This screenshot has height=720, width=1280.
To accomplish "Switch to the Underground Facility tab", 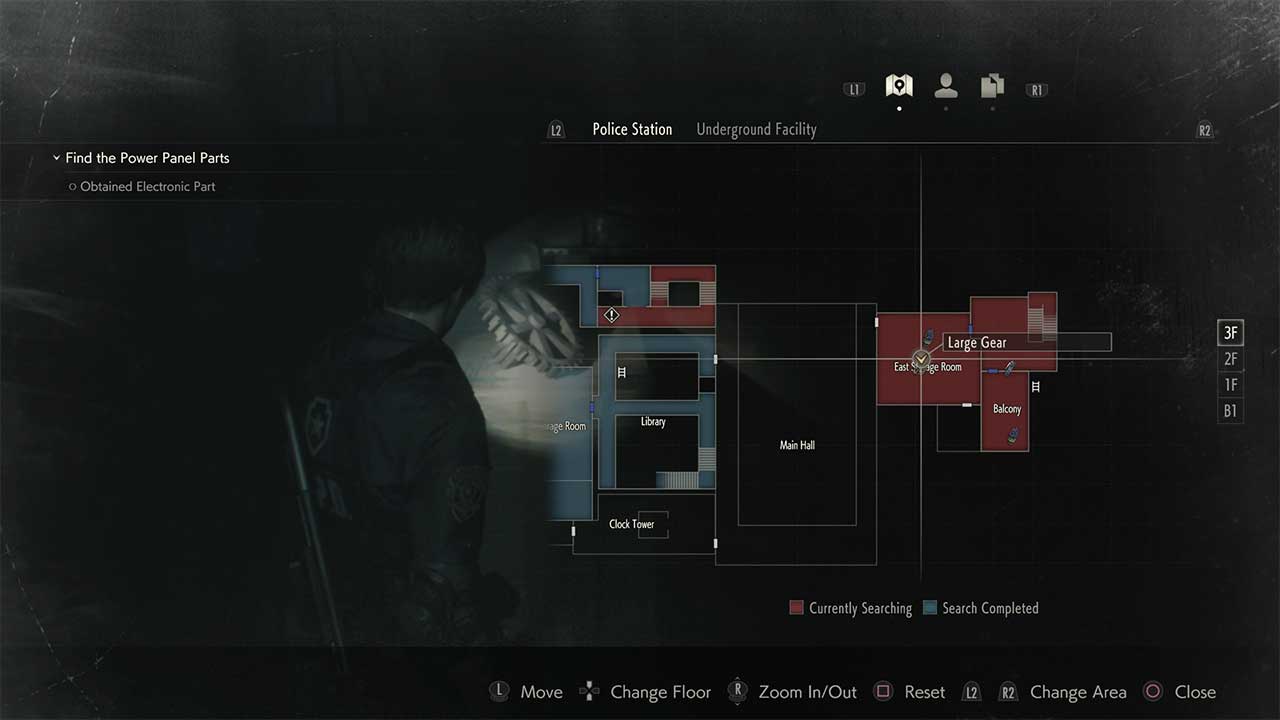I will pyautogui.click(x=756, y=129).
